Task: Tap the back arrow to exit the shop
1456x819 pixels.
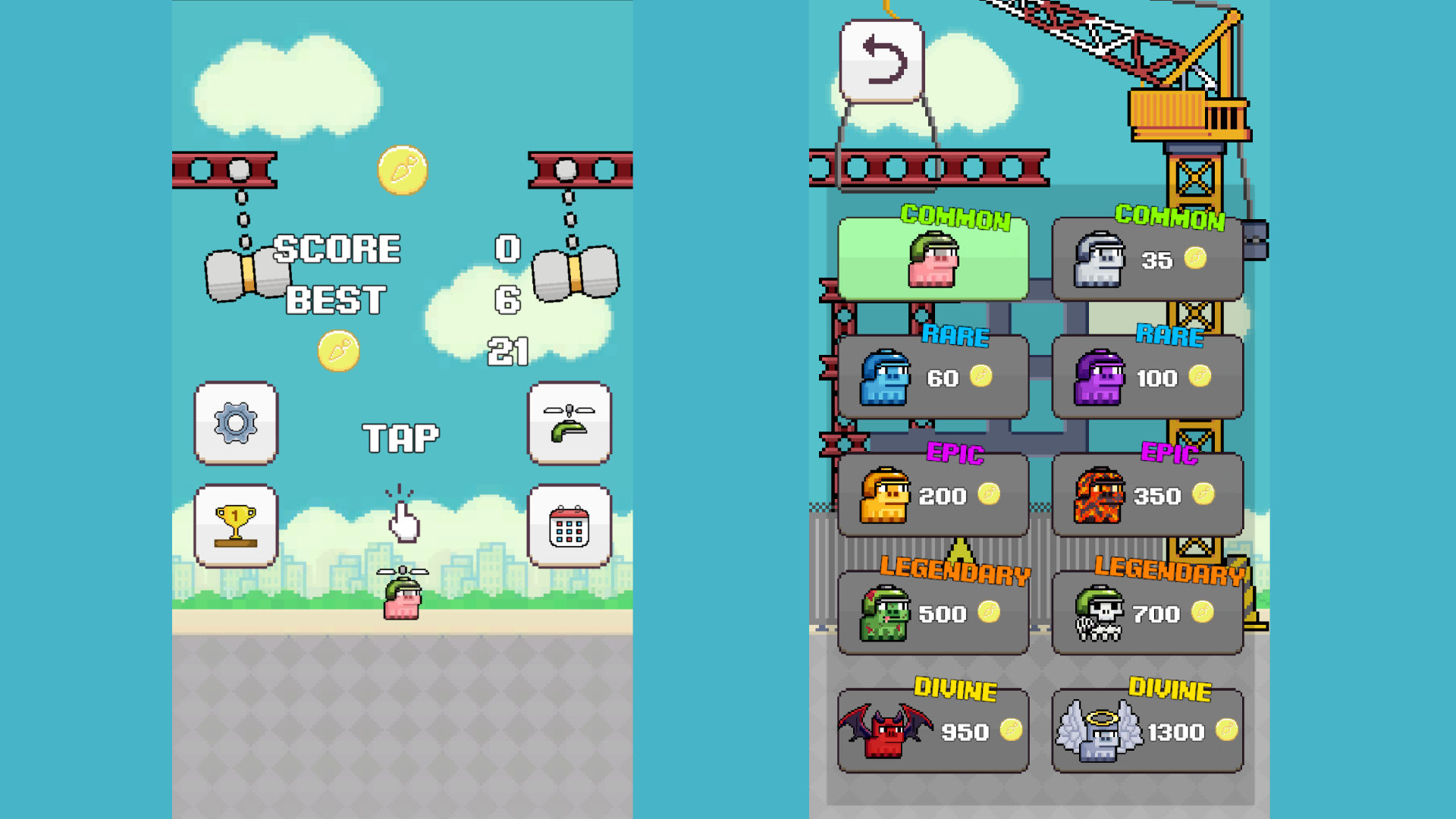Action: tap(883, 62)
